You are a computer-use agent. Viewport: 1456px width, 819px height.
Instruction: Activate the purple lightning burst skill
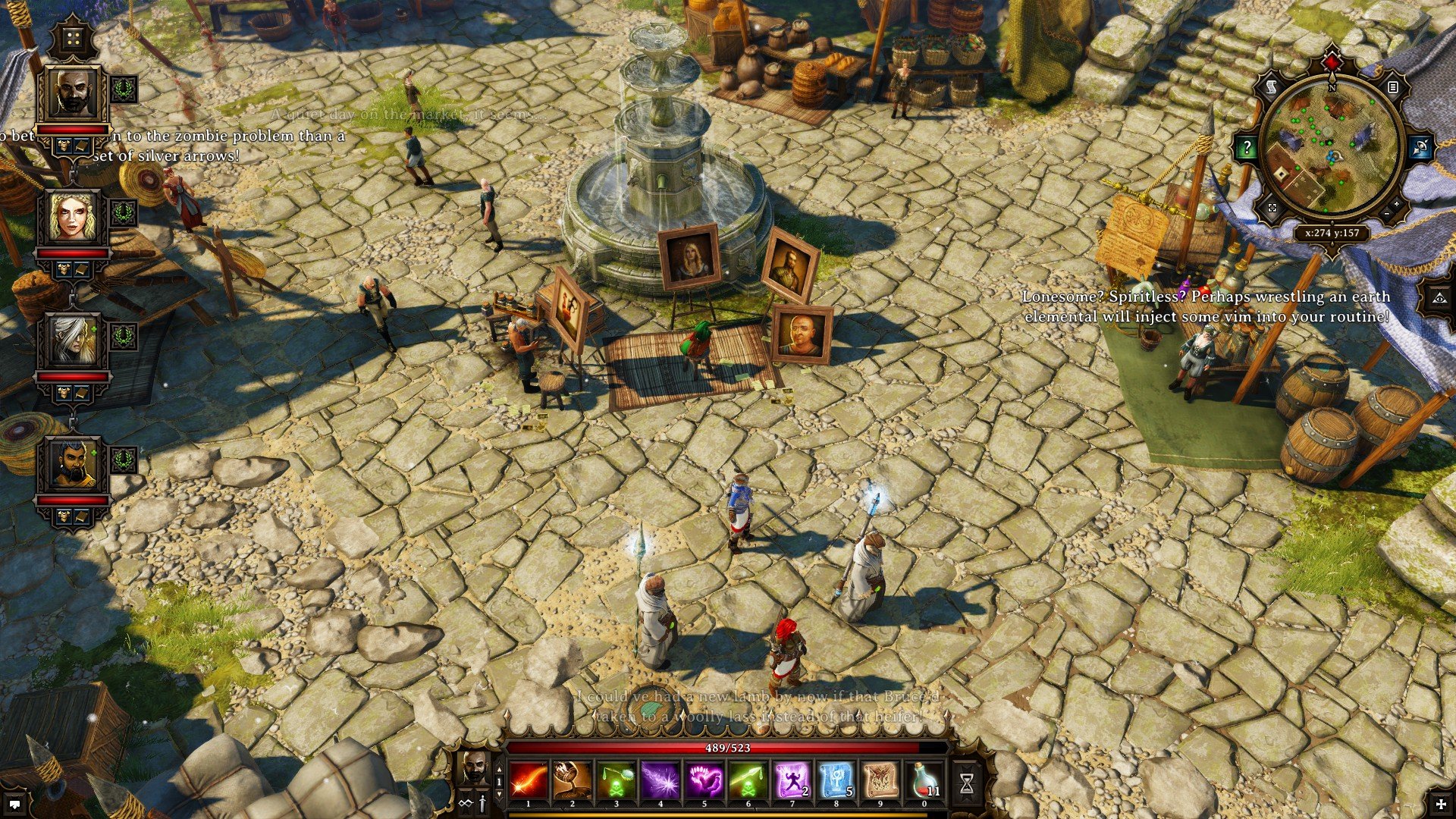[x=660, y=781]
